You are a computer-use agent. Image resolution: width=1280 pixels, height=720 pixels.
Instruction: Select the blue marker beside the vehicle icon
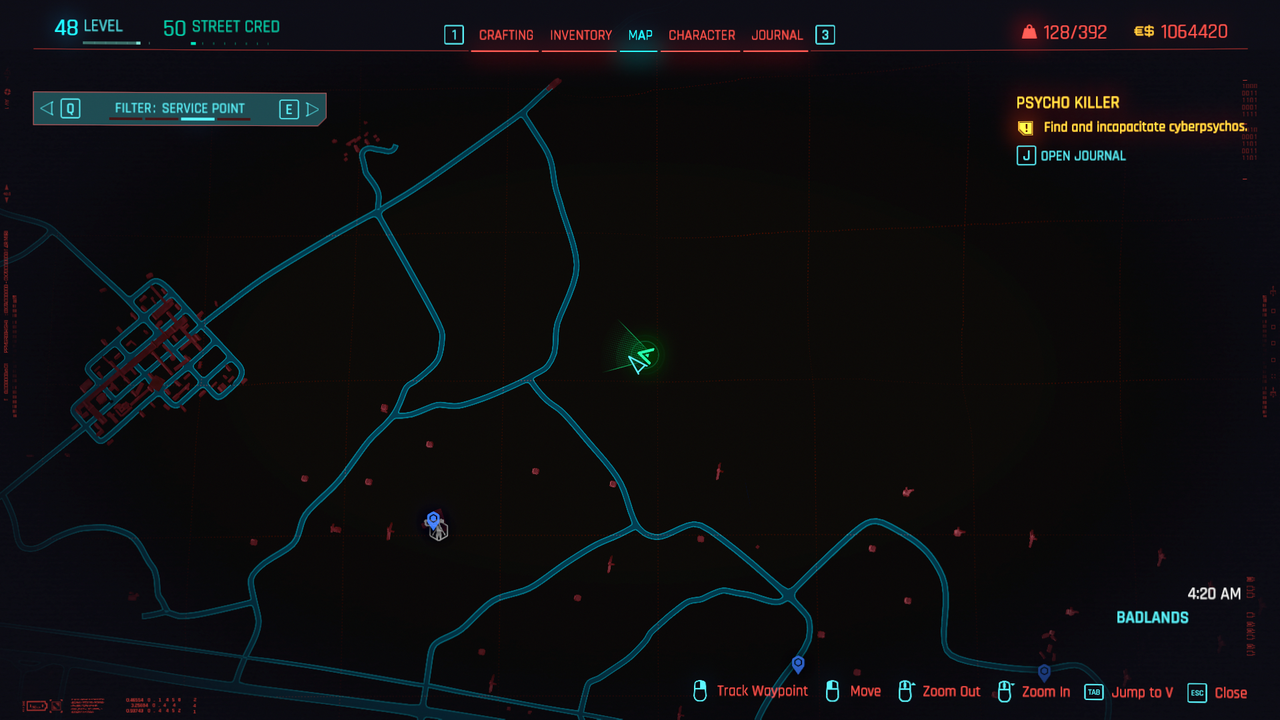[x=433, y=519]
